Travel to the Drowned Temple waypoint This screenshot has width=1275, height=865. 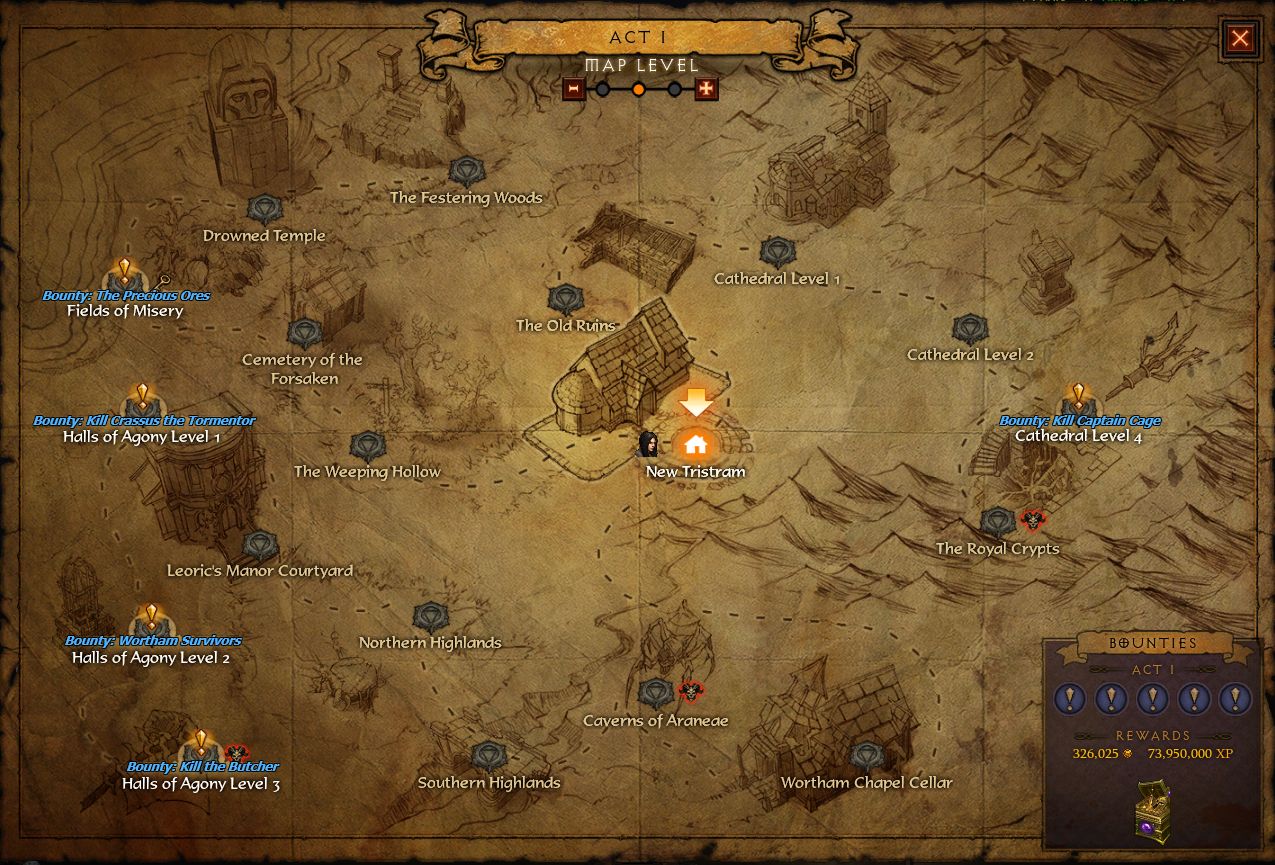(x=265, y=210)
